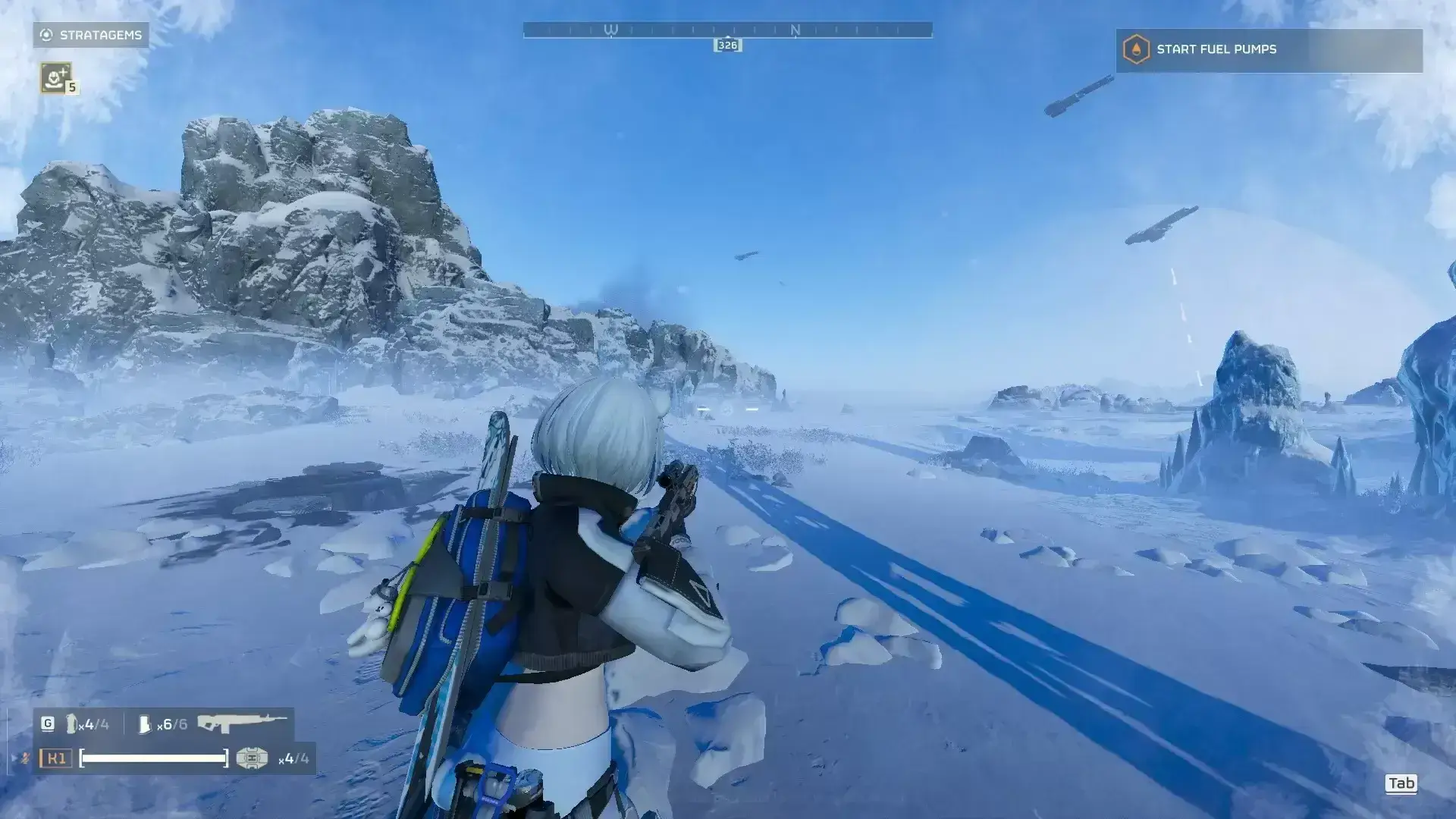Open the Stratagems panel label
1456x819 pixels.
tap(91, 35)
